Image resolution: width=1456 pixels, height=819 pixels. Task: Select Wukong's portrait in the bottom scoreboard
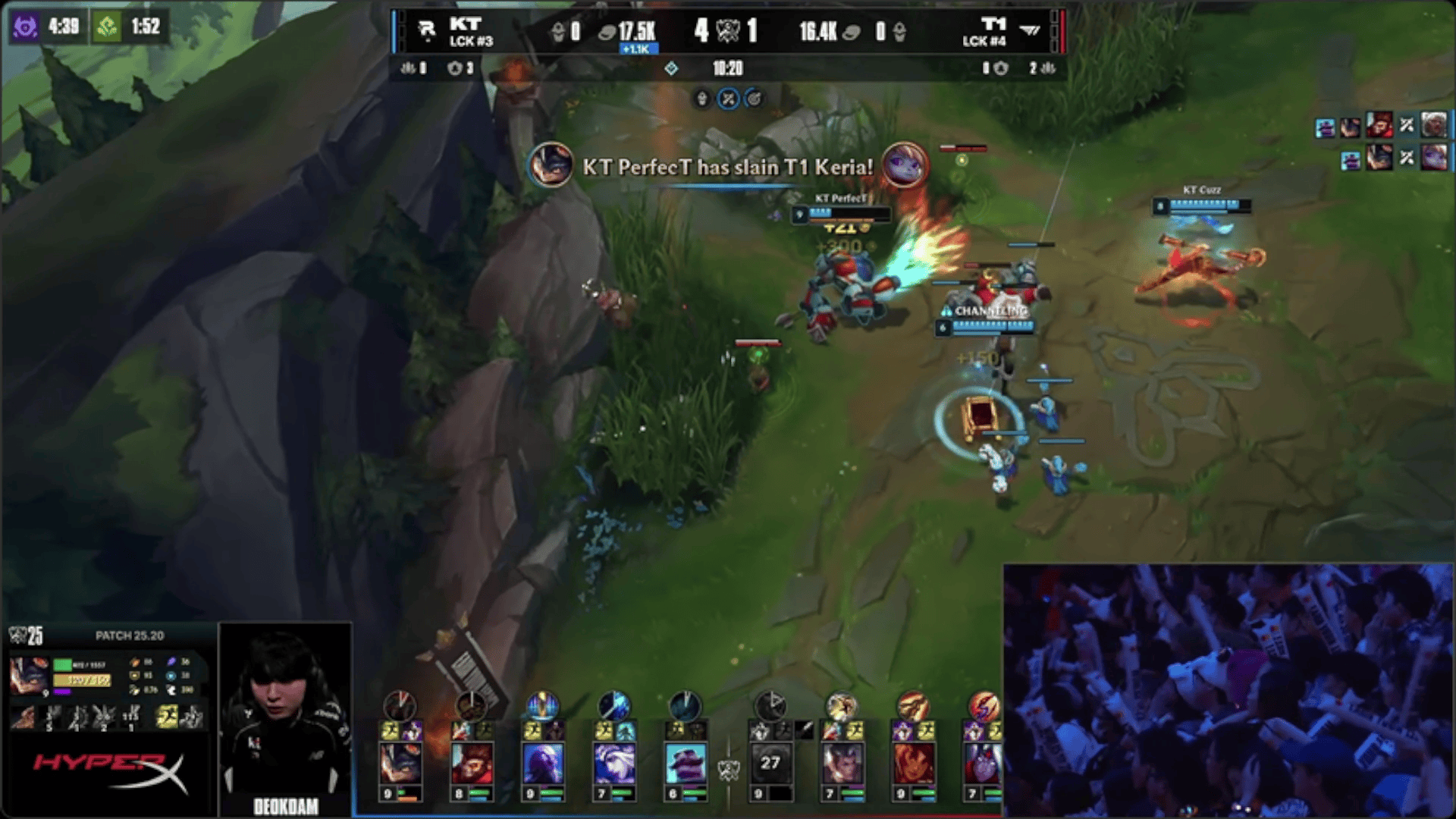[x=471, y=763]
